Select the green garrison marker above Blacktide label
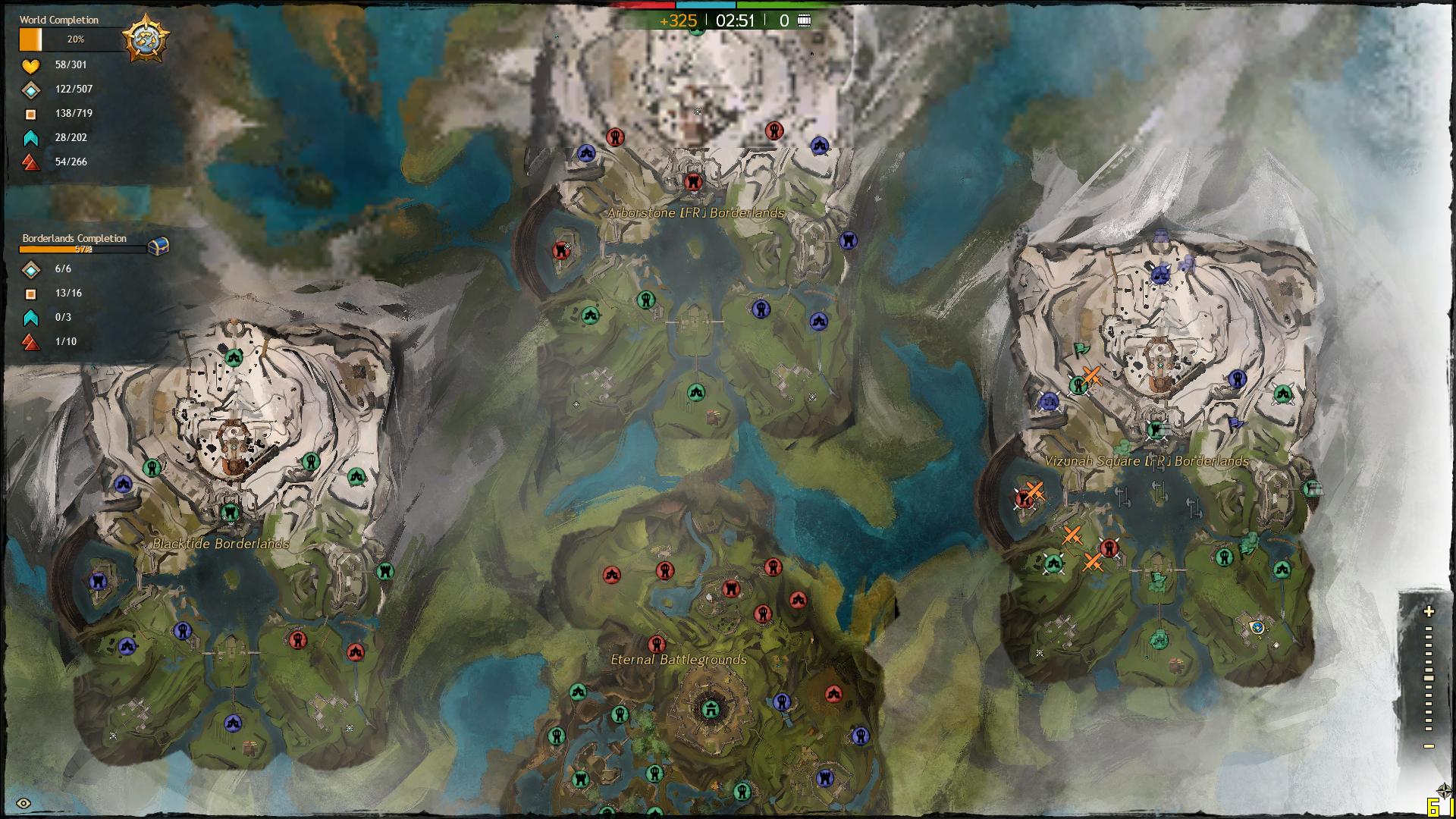1456x819 pixels. [x=230, y=513]
